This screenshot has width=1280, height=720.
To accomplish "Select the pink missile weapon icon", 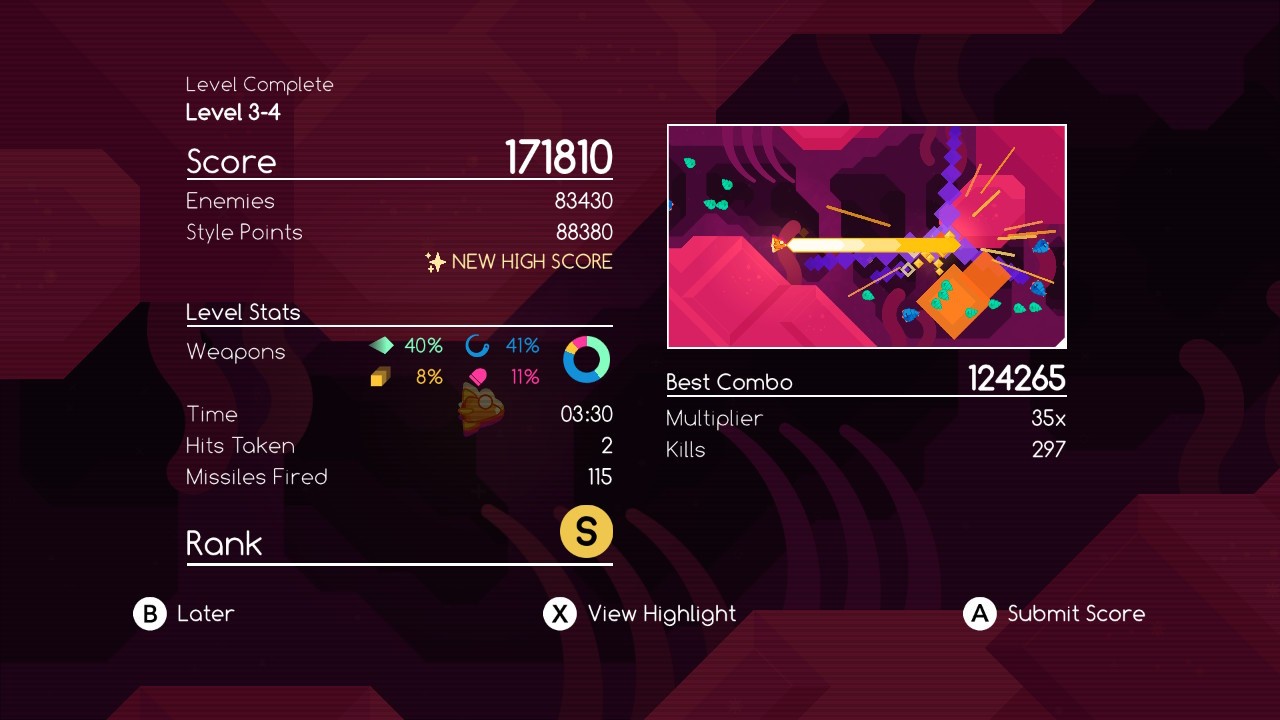I will click(x=478, y=377).
